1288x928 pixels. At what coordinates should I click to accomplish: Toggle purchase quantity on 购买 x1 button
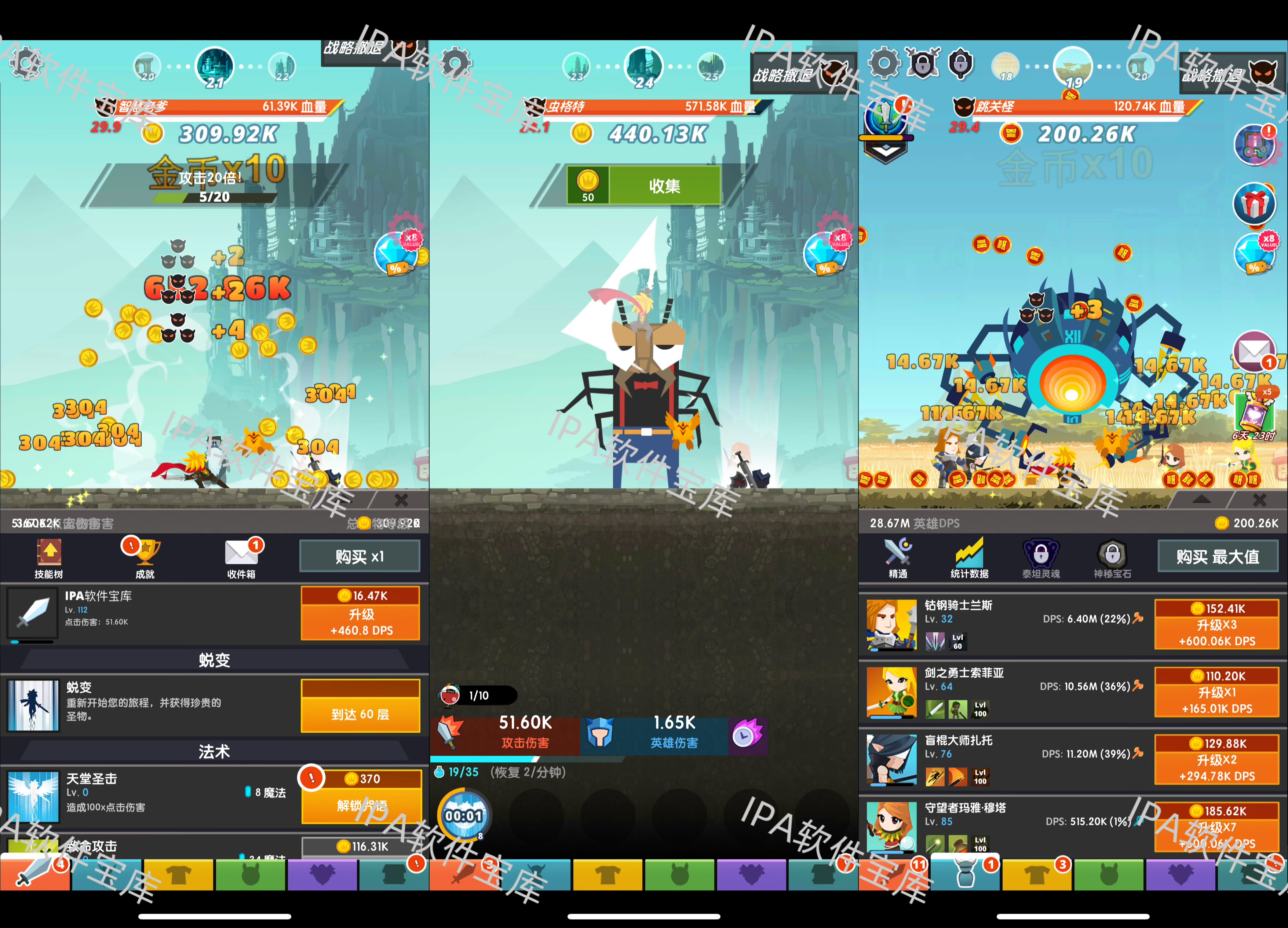click(x=360, y=556)
